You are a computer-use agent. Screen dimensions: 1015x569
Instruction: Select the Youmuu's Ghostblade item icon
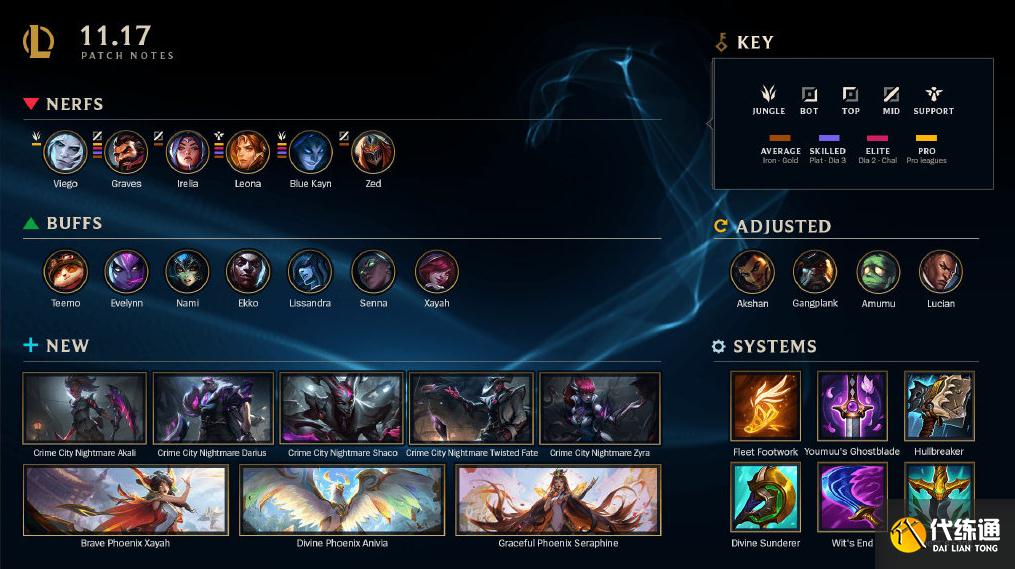click(852, 407)
